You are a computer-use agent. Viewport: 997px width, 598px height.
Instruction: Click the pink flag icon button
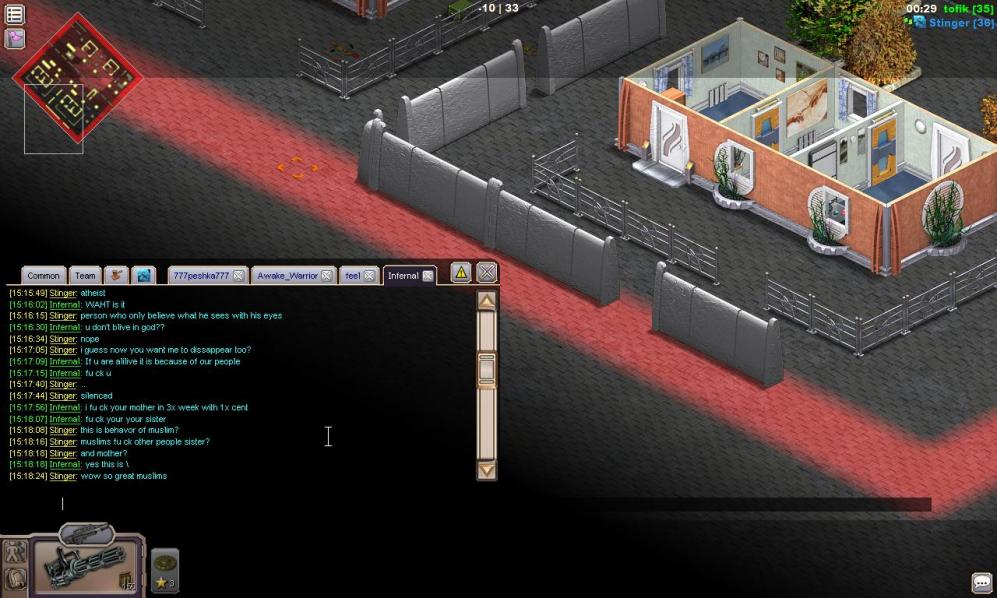pyautogui.click(x=15, y=39)
